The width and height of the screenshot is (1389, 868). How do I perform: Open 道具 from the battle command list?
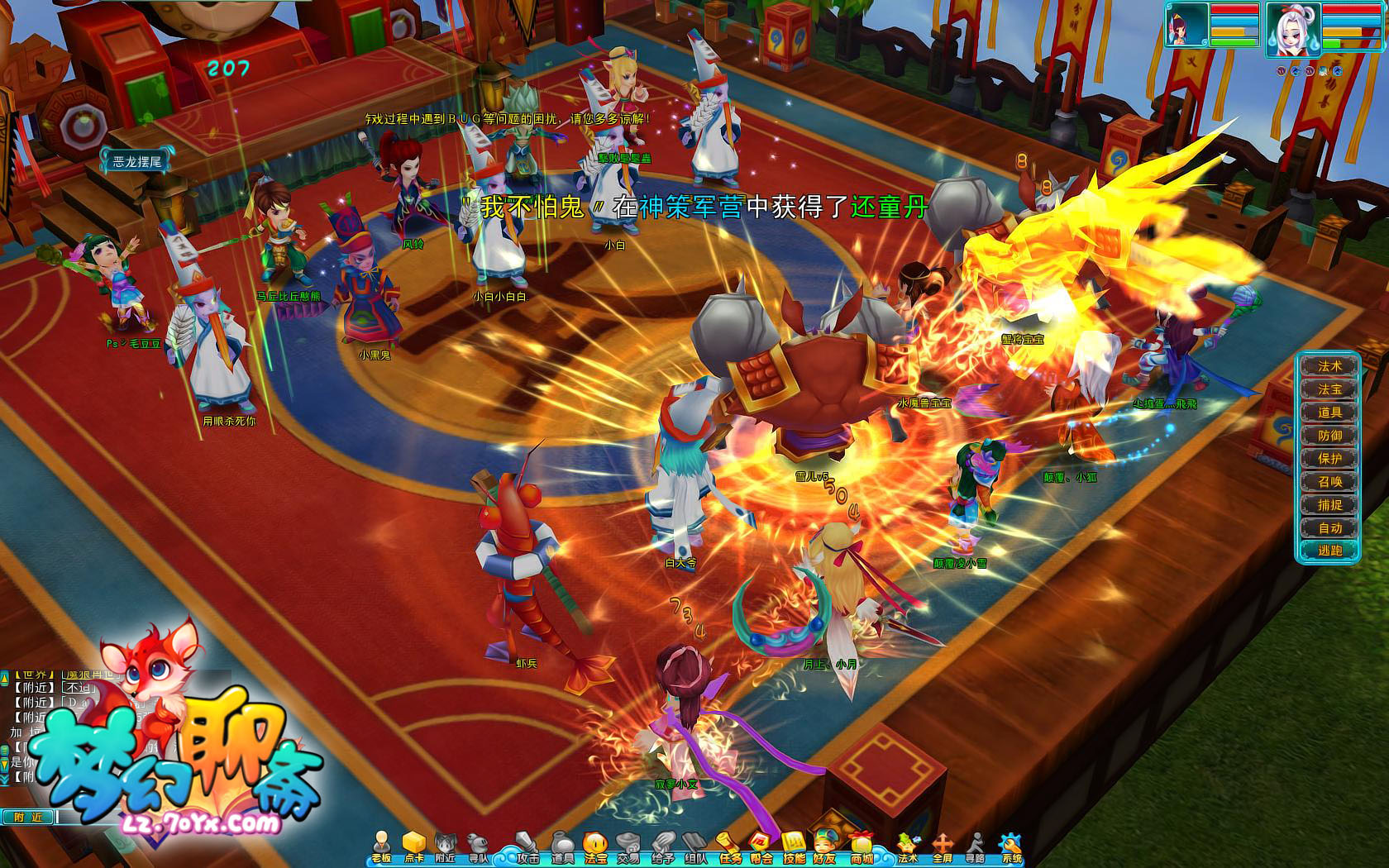point(1329,413)
